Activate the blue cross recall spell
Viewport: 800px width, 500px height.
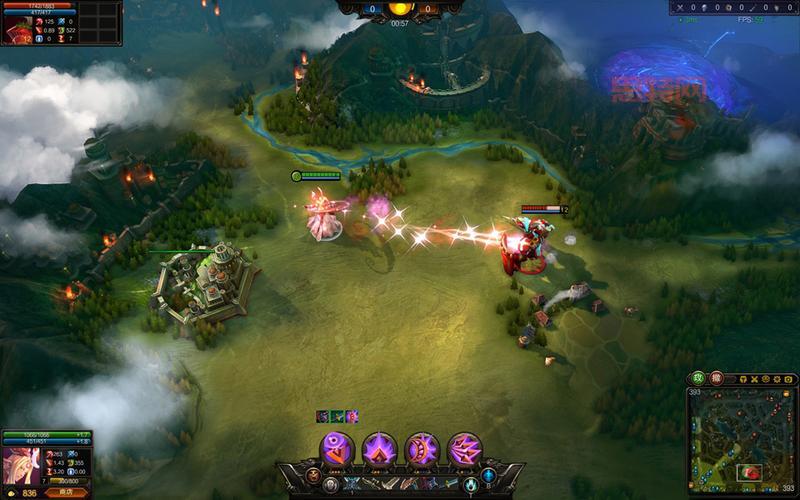pyautogui.click(x=488, y=476)
